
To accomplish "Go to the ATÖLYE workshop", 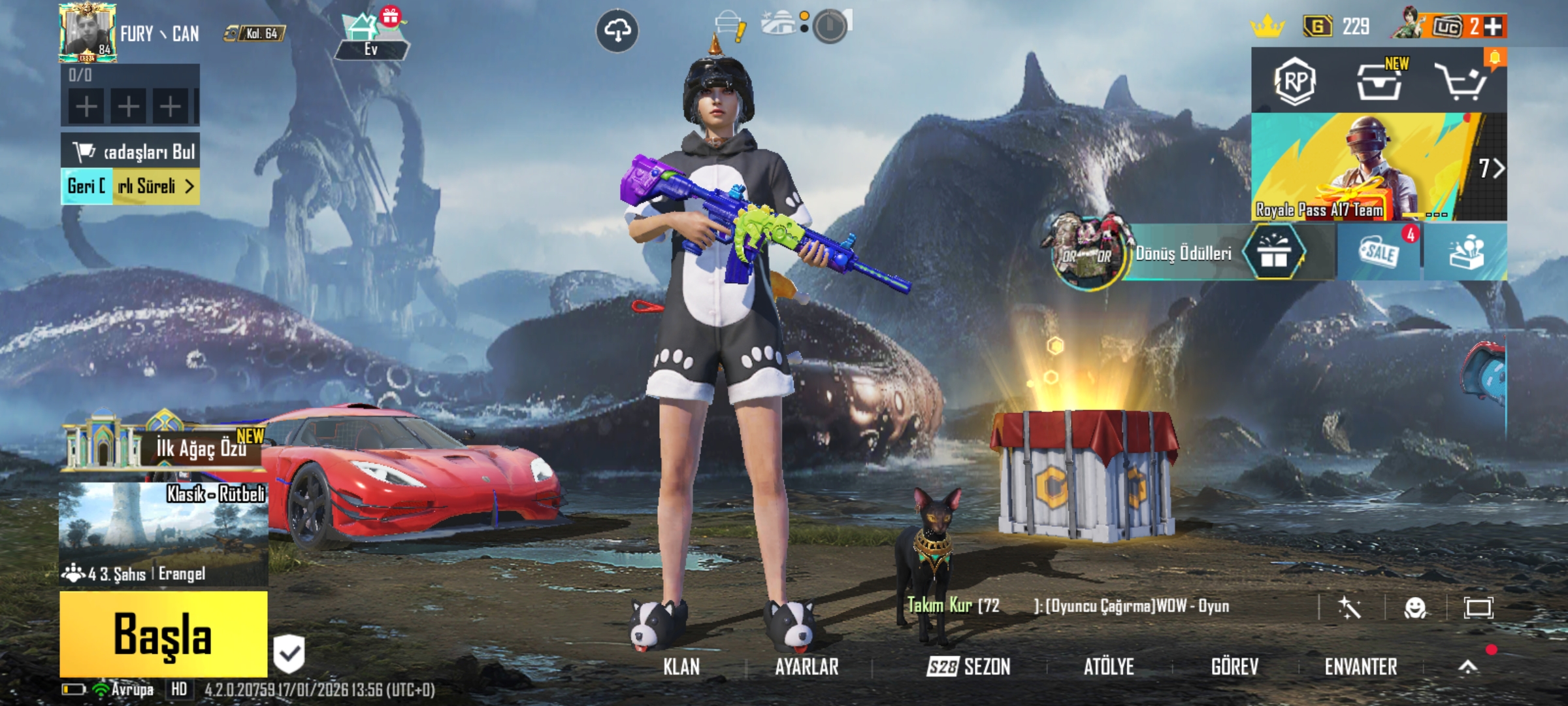I will pos(1109,667).
